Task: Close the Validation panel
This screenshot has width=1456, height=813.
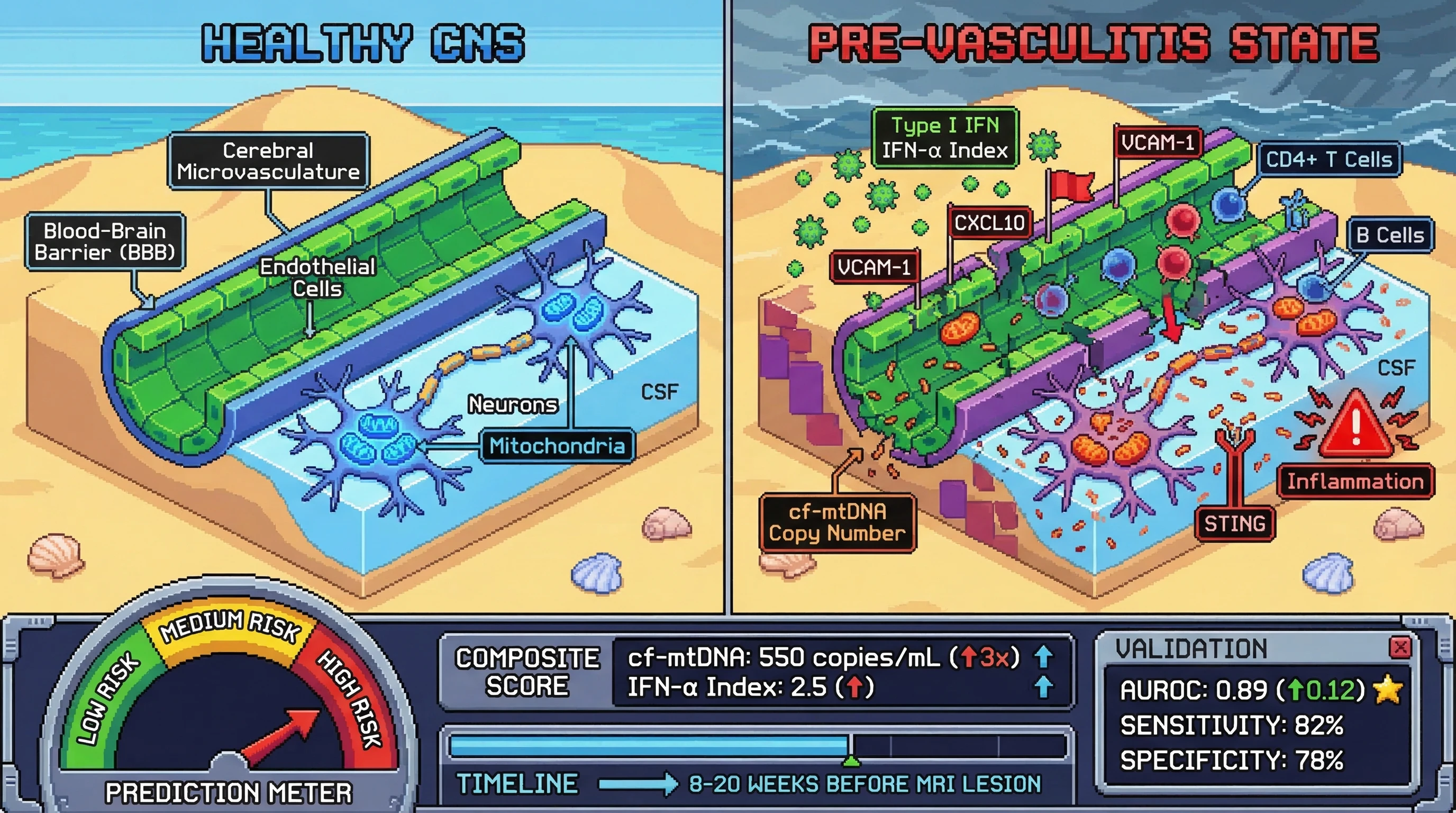Action: click(1400, 647)
